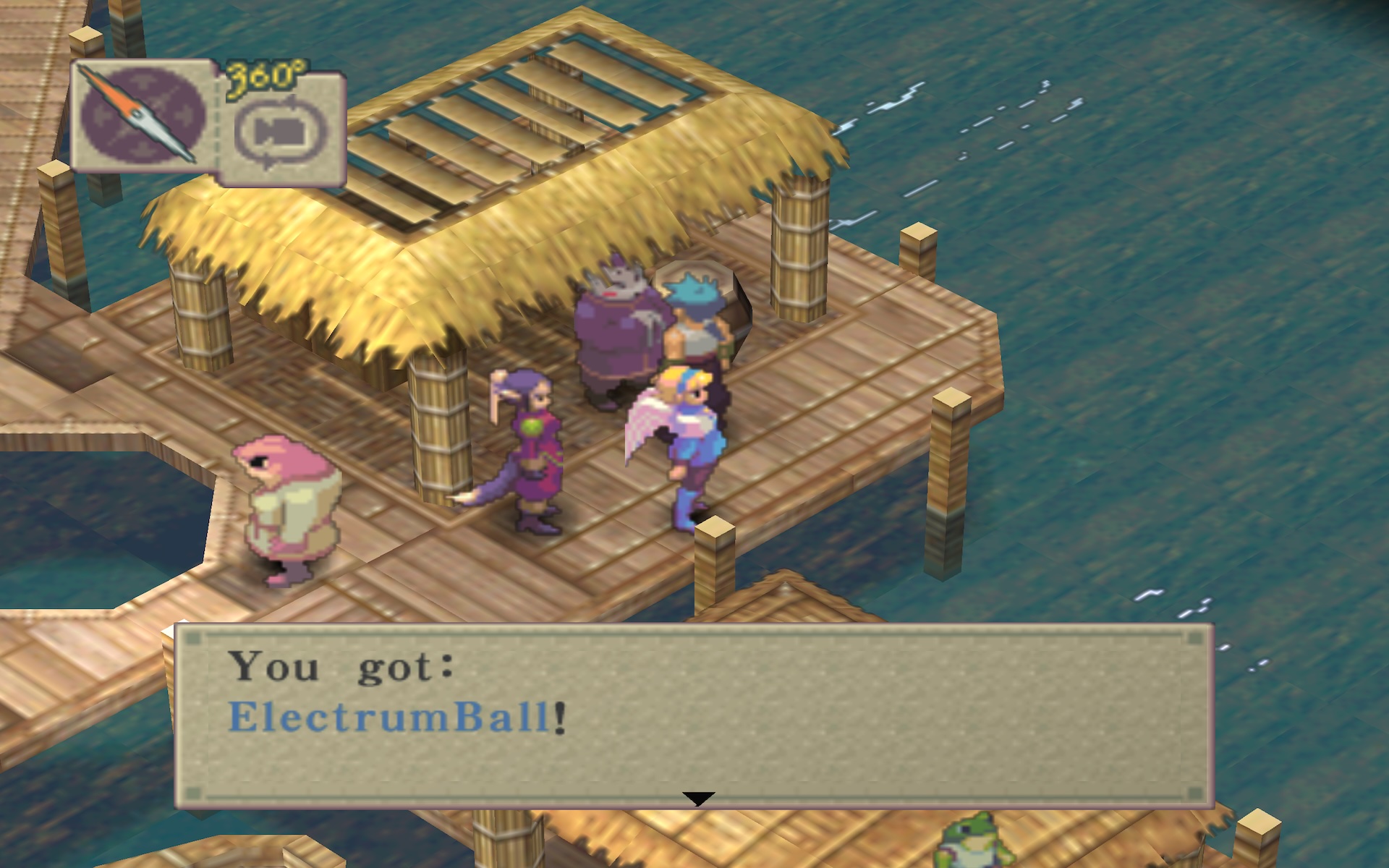
Task: Advance the dialogue with the black arrow
Action: point(698,799)
